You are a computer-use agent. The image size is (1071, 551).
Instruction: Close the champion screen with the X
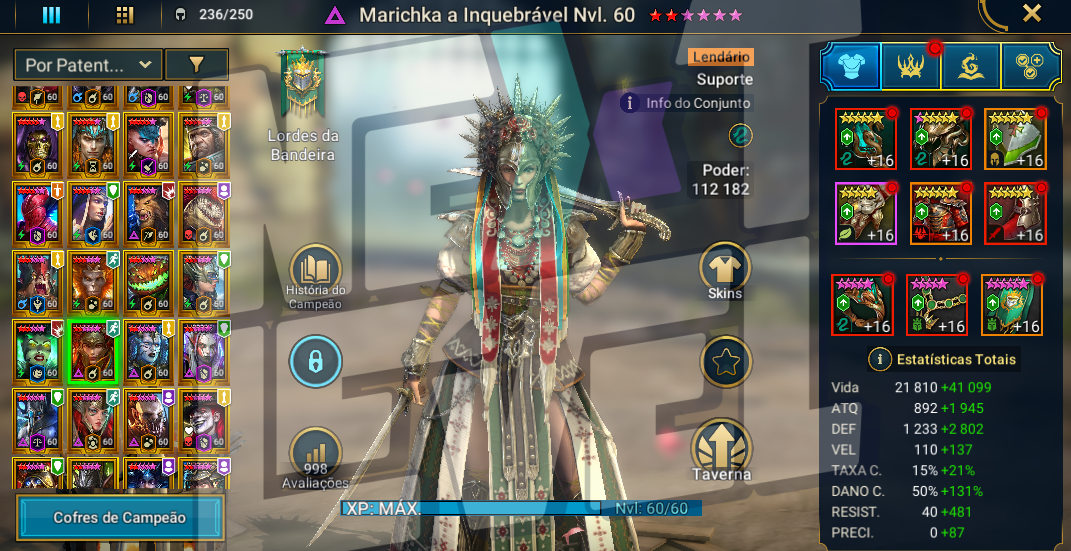[x=1032, y=14]
